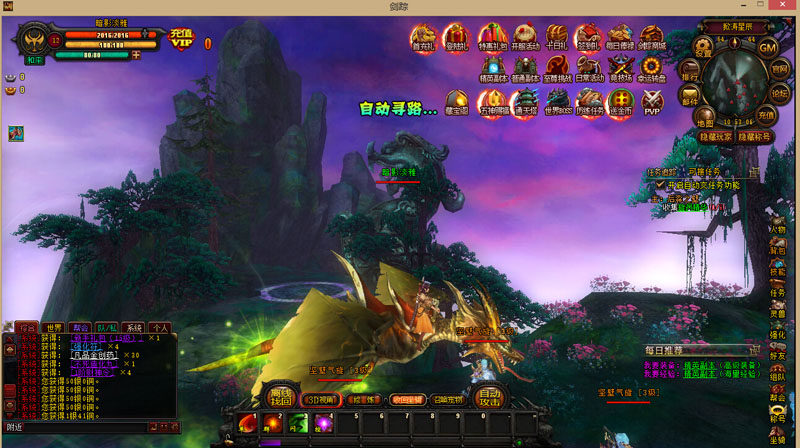Open the 世界BOSS event icon
The height and width of the screenshot is (448, 800).
(x=557, y=101)
